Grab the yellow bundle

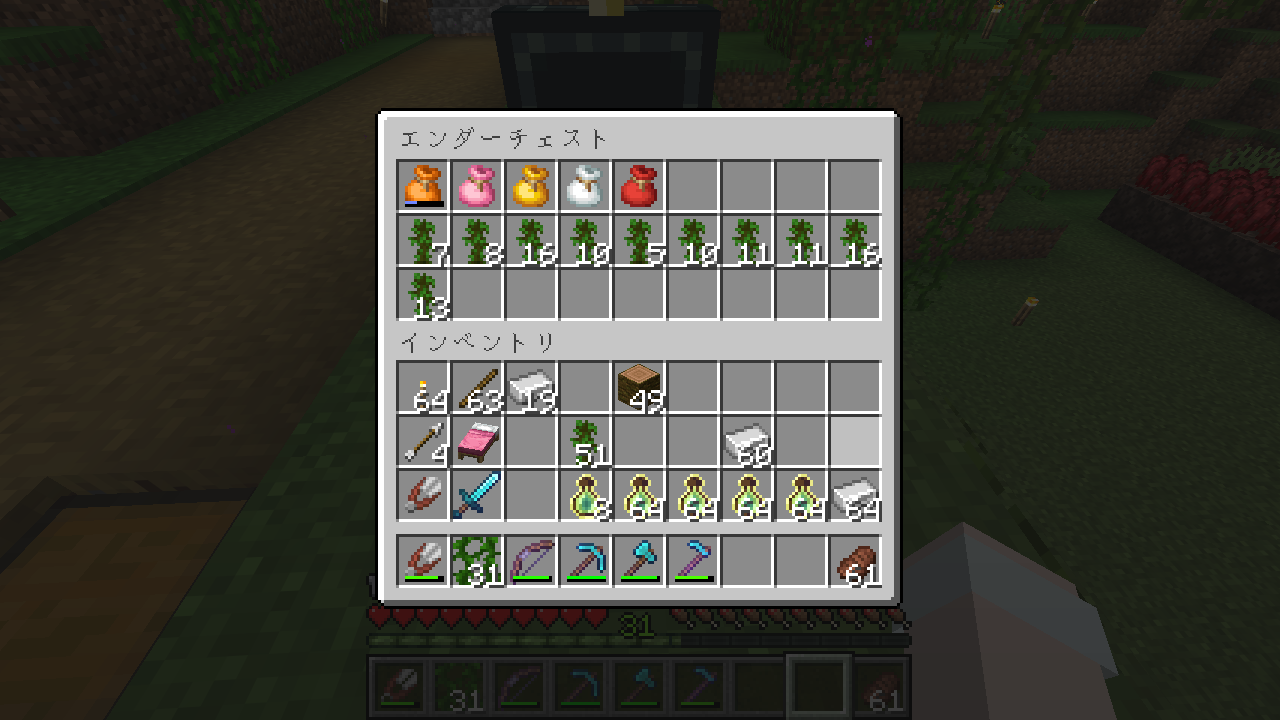531,186
